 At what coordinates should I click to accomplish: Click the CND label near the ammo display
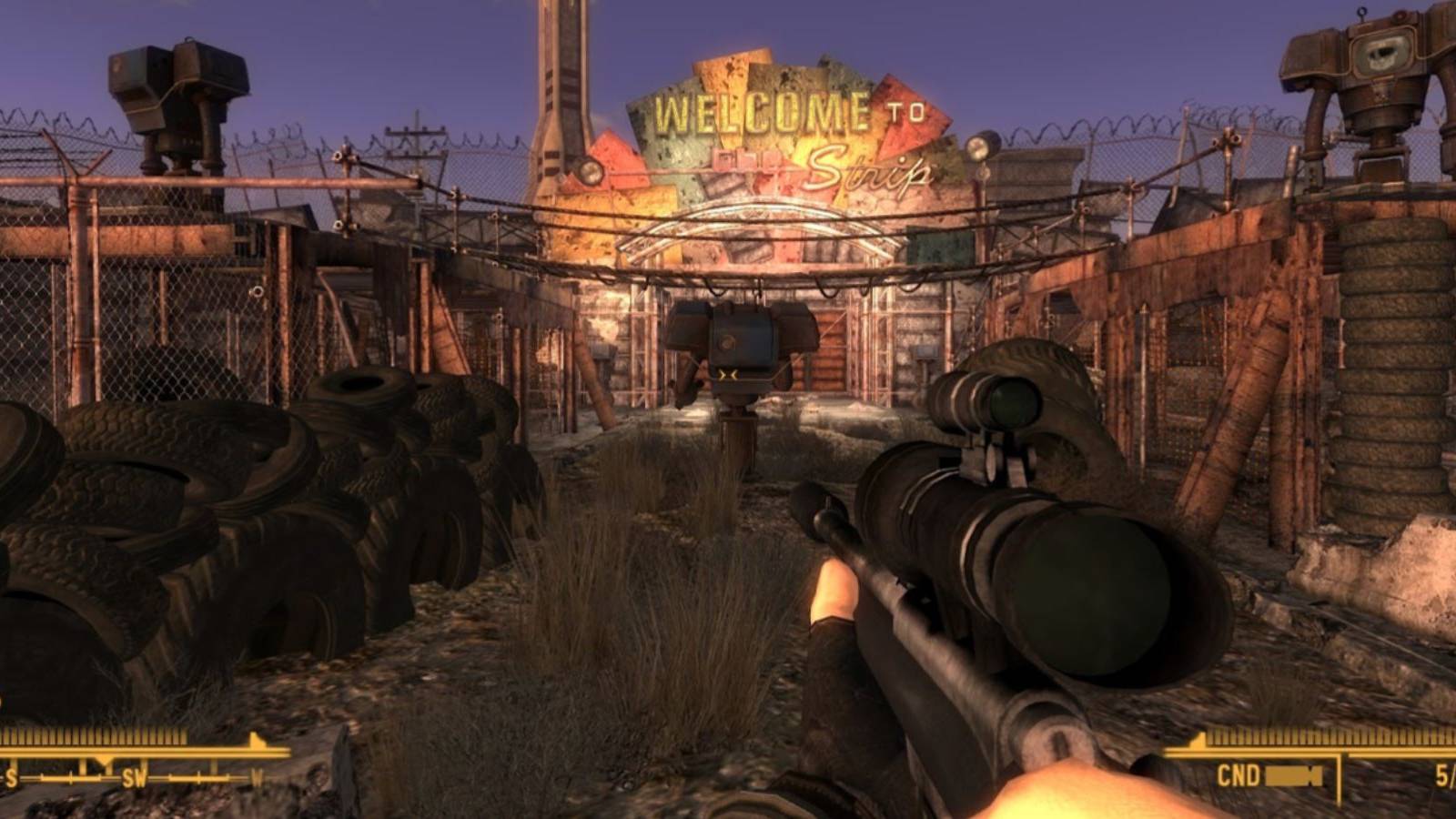point(1239,774)
